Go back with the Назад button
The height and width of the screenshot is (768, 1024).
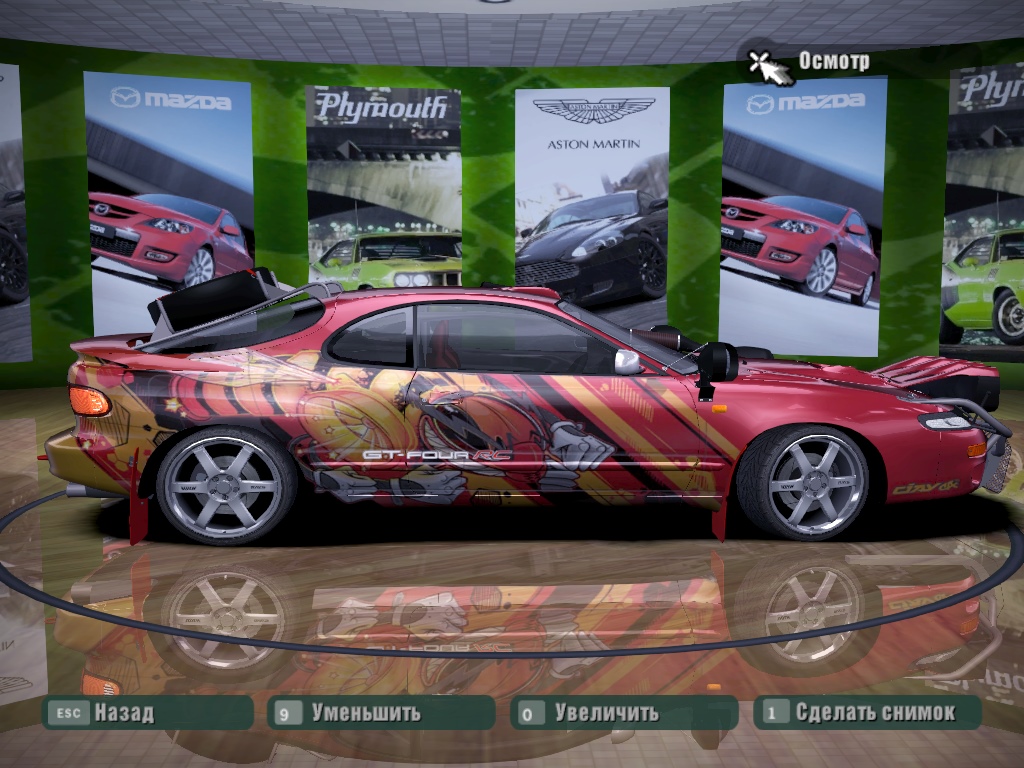click(x=146, y=713)
